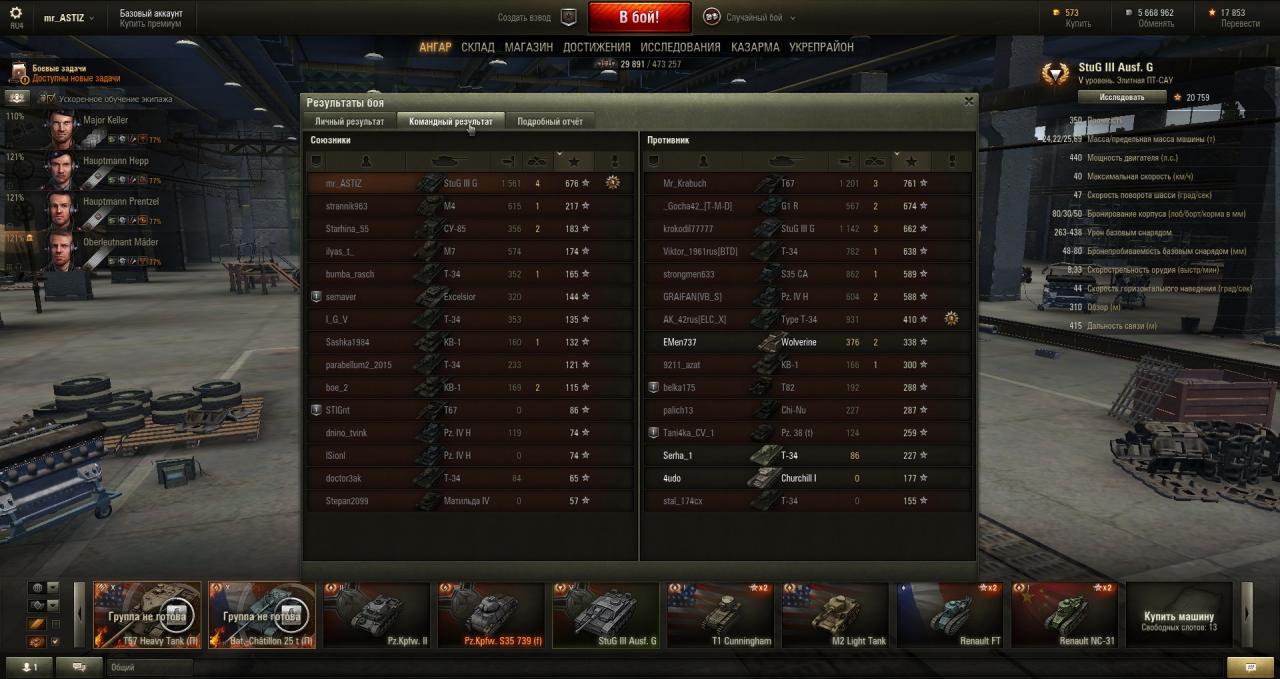Enter the КАЗАРМА barracks

755,47
